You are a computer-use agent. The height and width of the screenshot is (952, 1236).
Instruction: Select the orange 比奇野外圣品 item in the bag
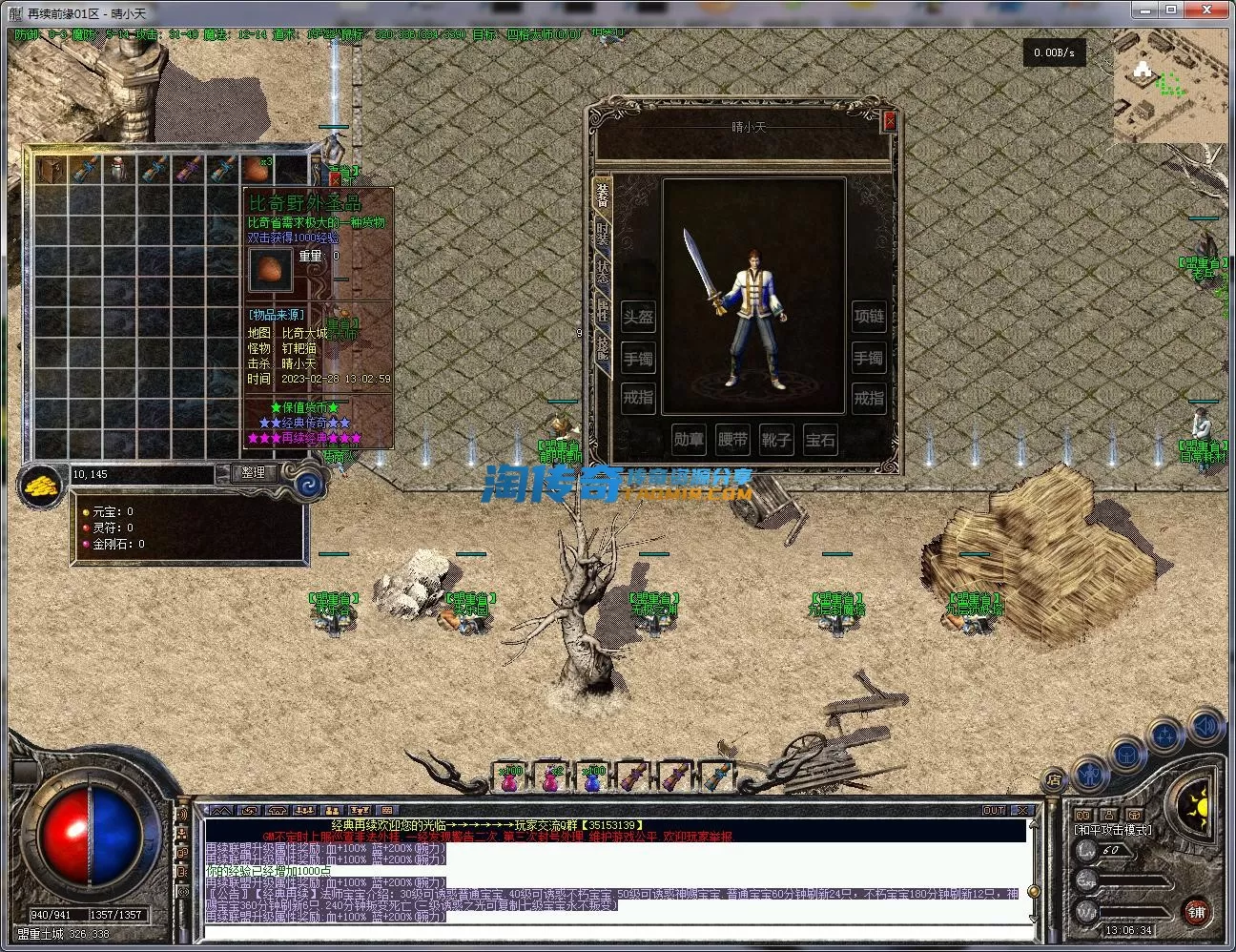click(x=255, y=169)
